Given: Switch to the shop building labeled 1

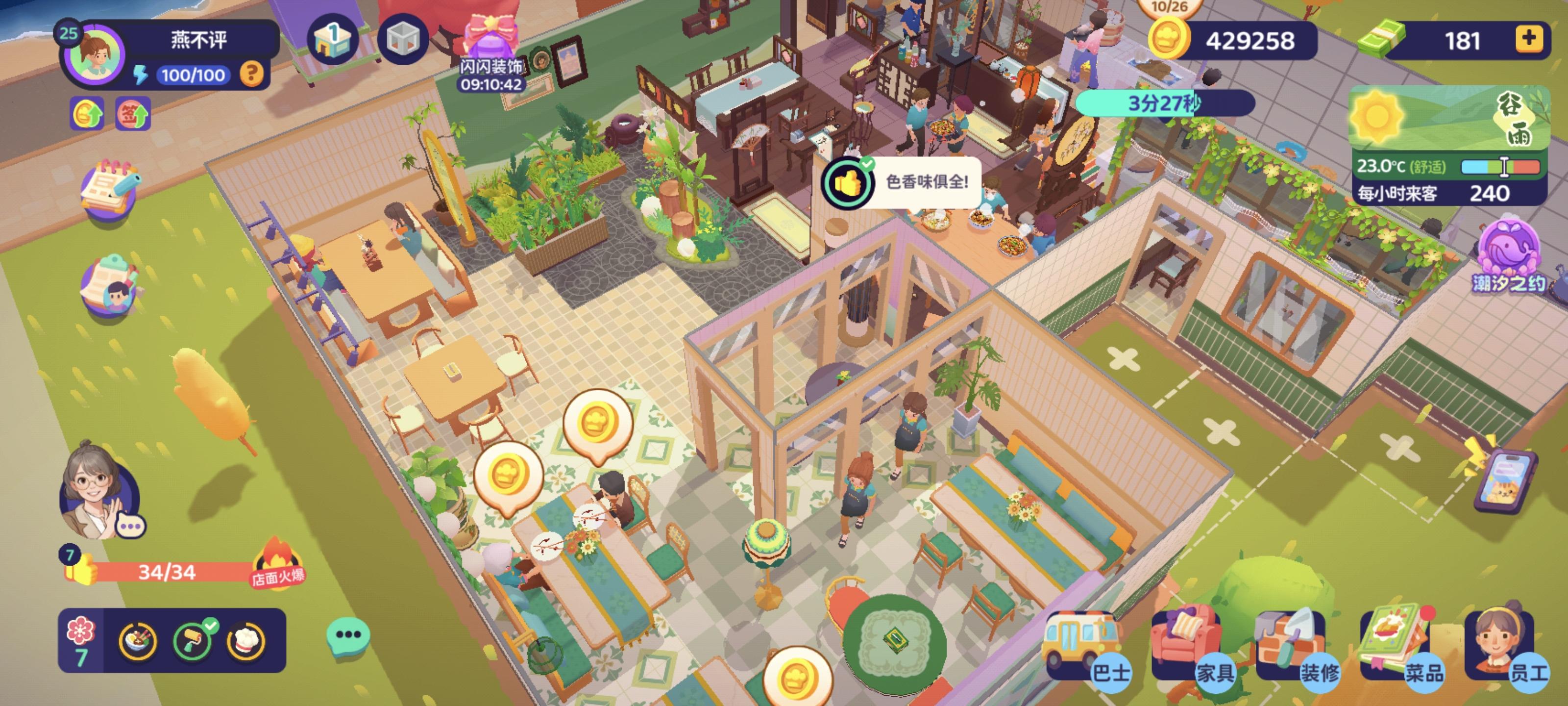Looking at the screenshot, I should (x=332, y=38).
